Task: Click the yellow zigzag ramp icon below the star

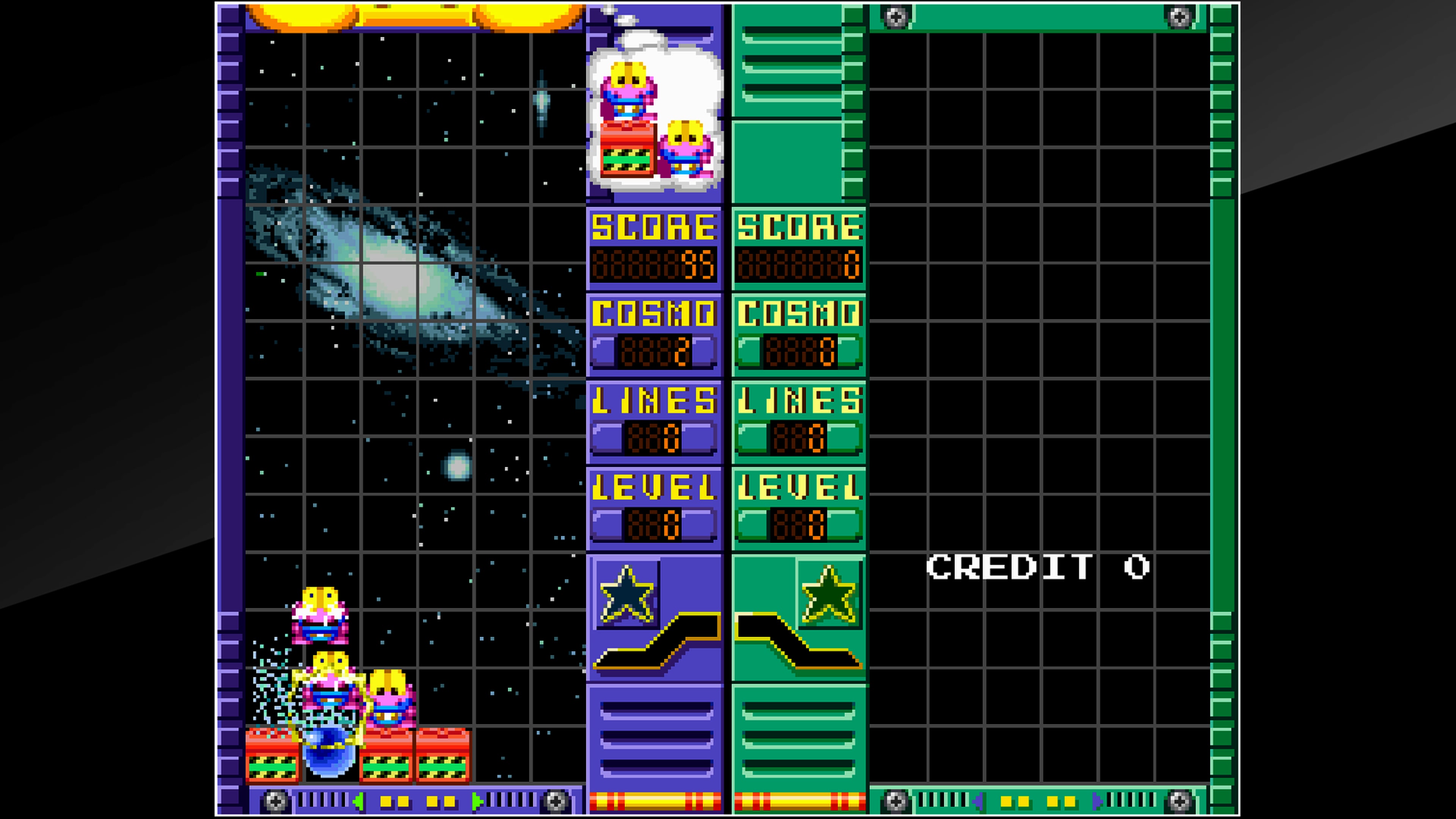Action: coord(650,650)
